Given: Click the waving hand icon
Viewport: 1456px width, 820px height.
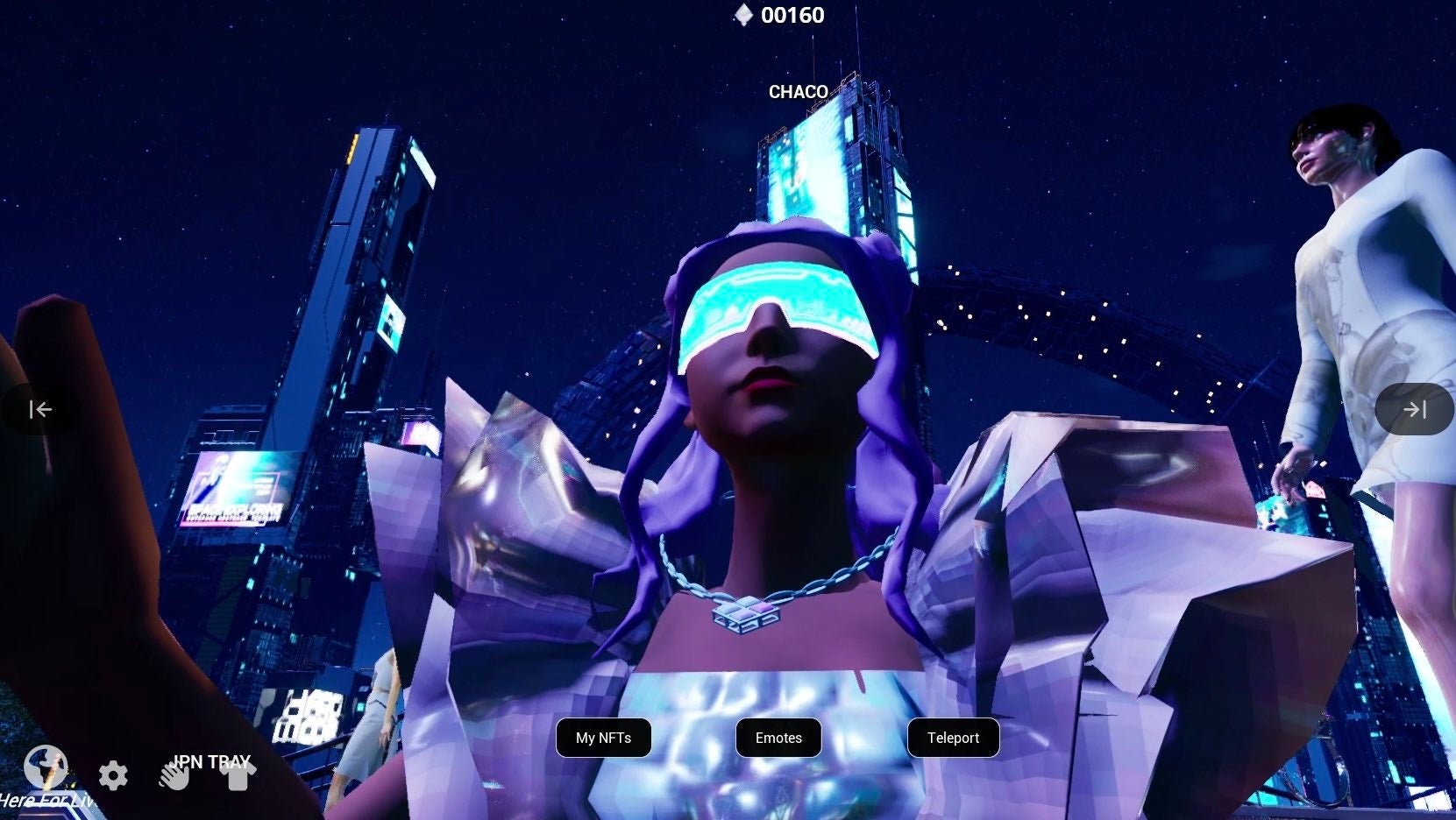Looking at the screenshot, I should [x=174, y=775].
